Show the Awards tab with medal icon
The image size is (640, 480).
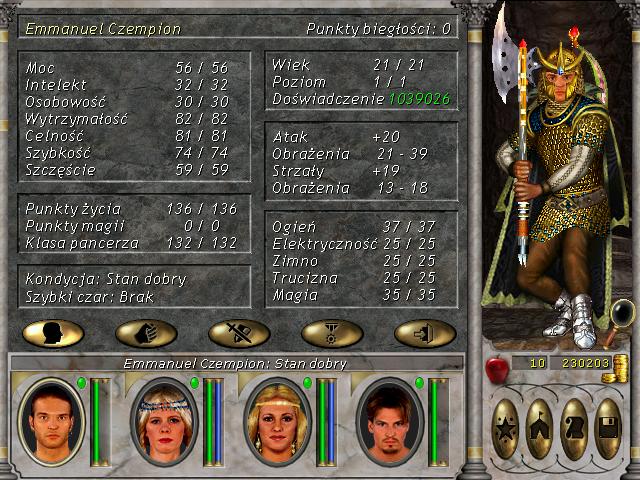point(332,333)
